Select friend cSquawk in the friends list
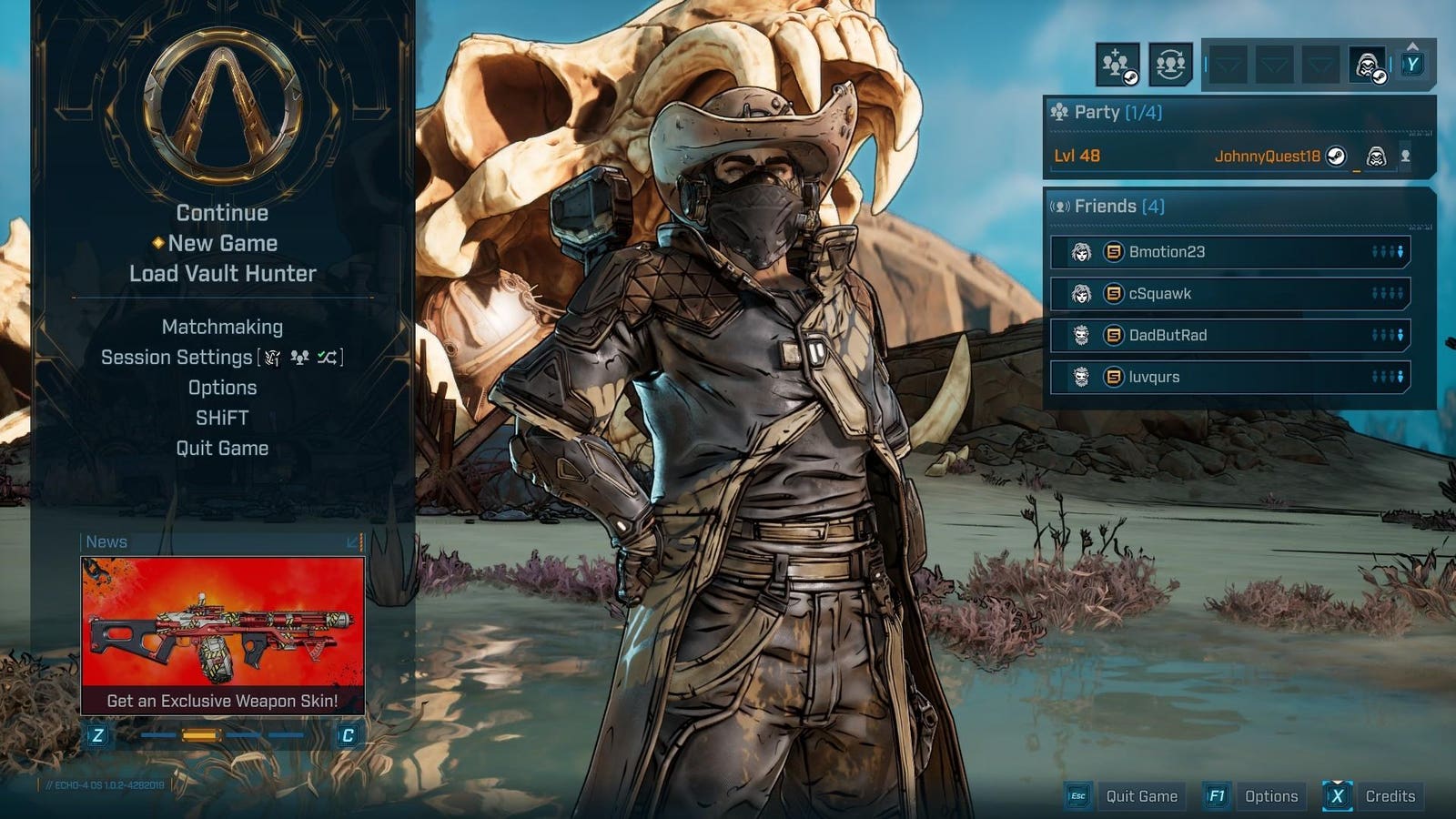 [1230, 294]
